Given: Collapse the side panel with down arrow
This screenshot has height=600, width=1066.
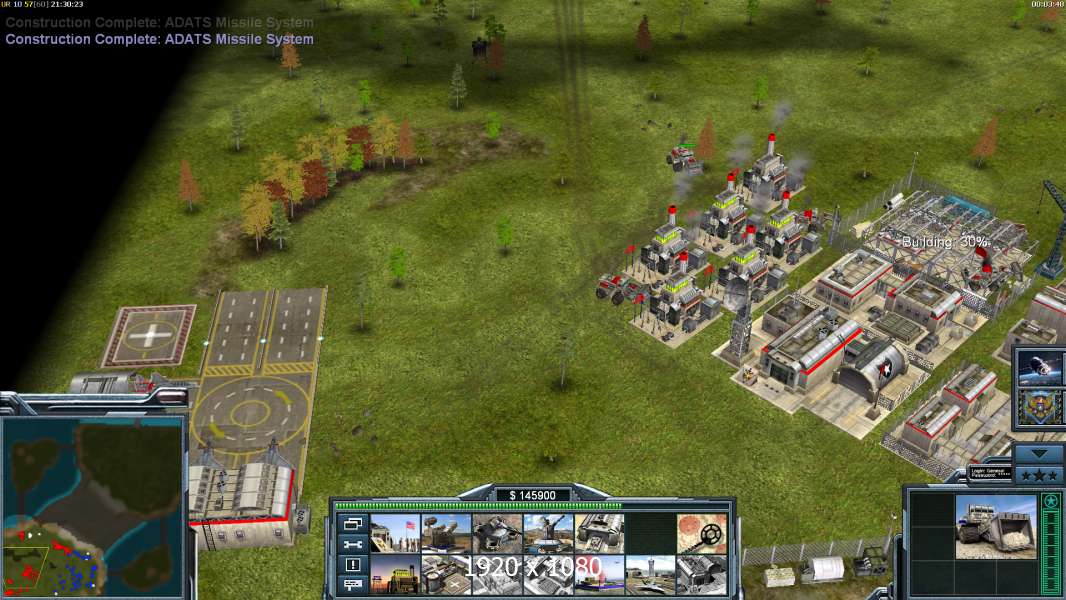Looking at the screenshot, I should pos(1039,454).
